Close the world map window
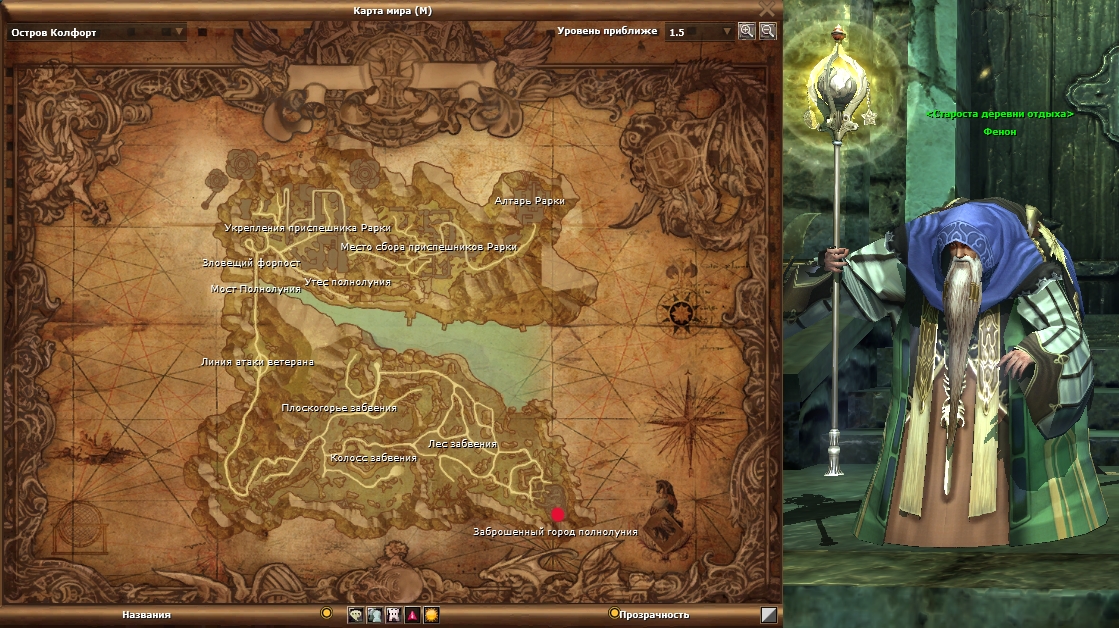 pyautogui.click(x=767, y=8)
